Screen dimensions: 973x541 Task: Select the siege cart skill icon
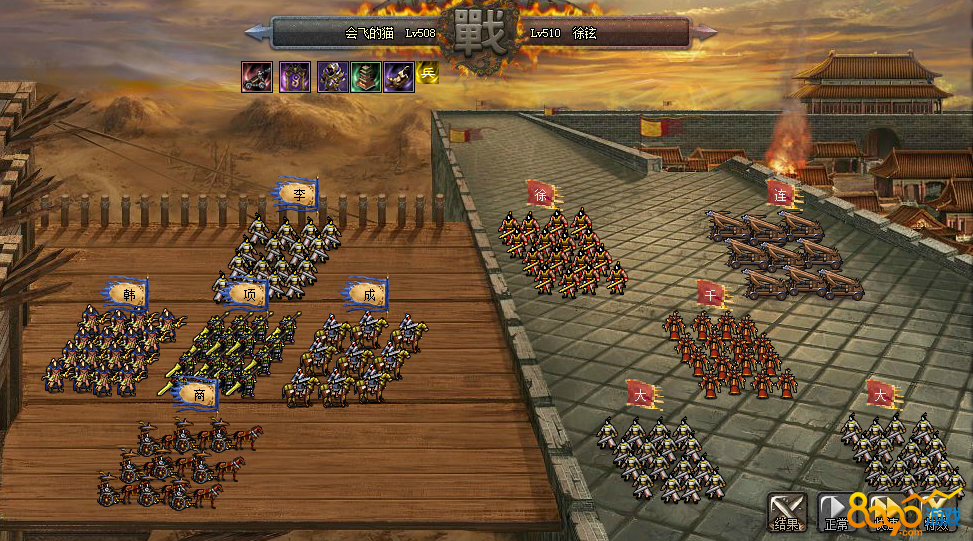(257, 77)
